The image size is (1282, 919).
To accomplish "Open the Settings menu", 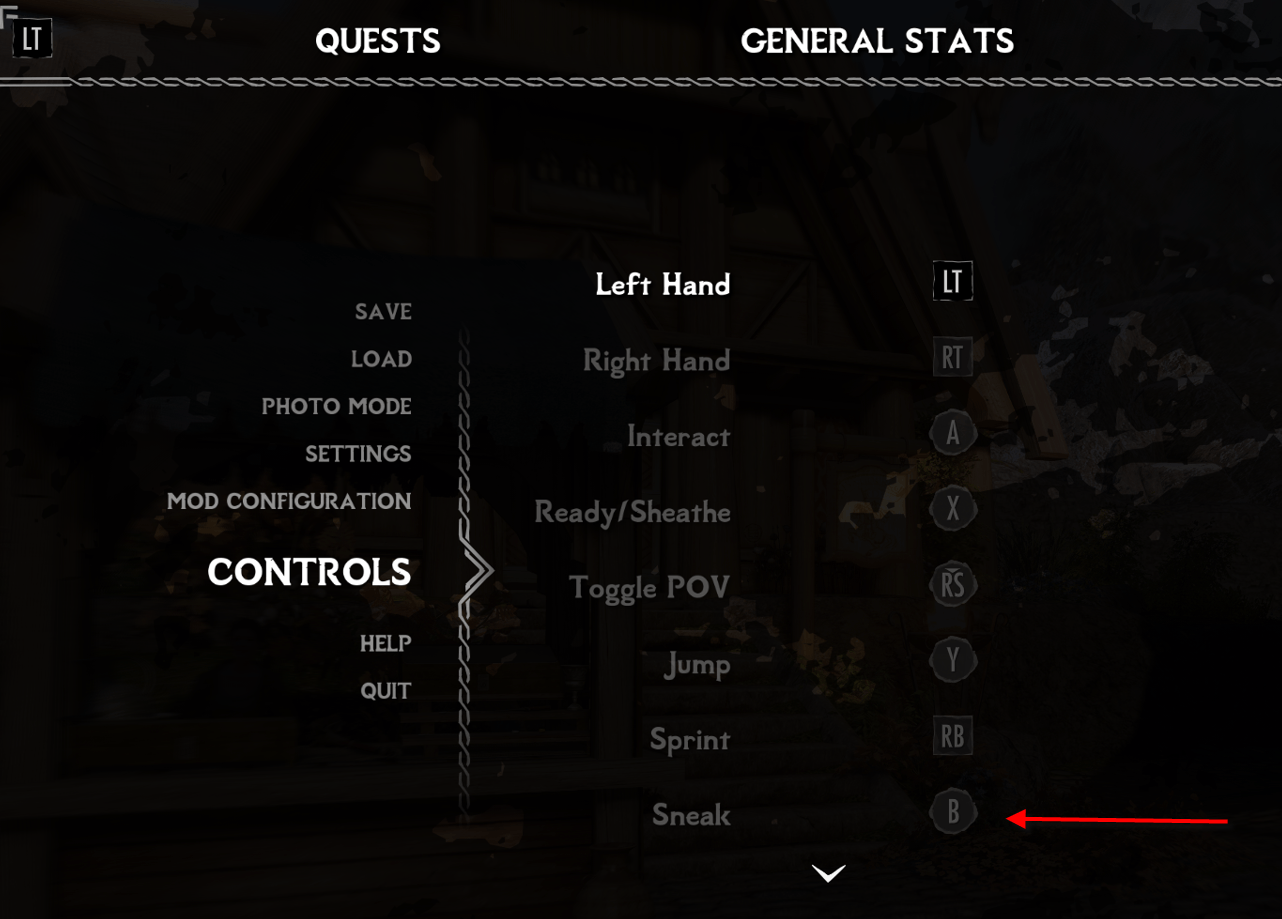I will pyautogui.click(x=358, y=454).
